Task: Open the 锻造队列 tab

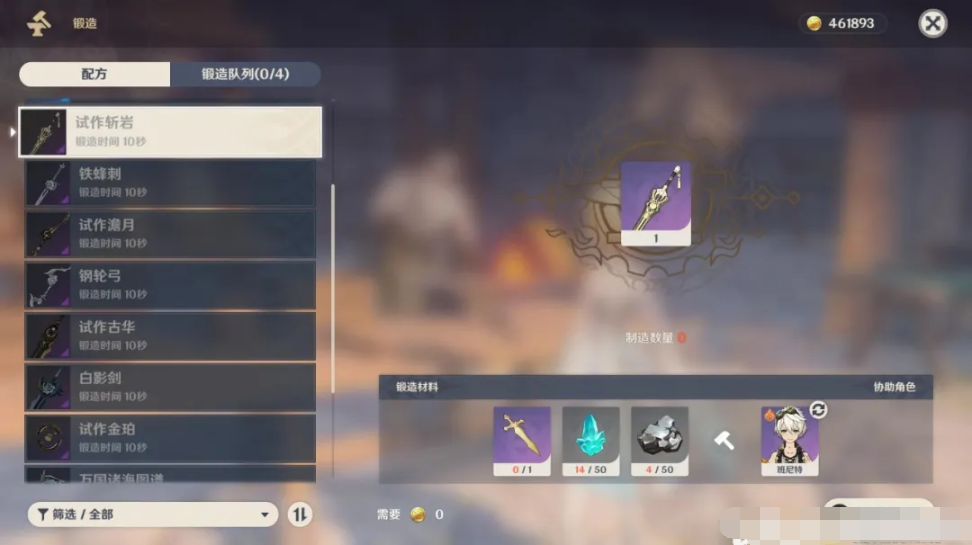Action: [245, 74]
